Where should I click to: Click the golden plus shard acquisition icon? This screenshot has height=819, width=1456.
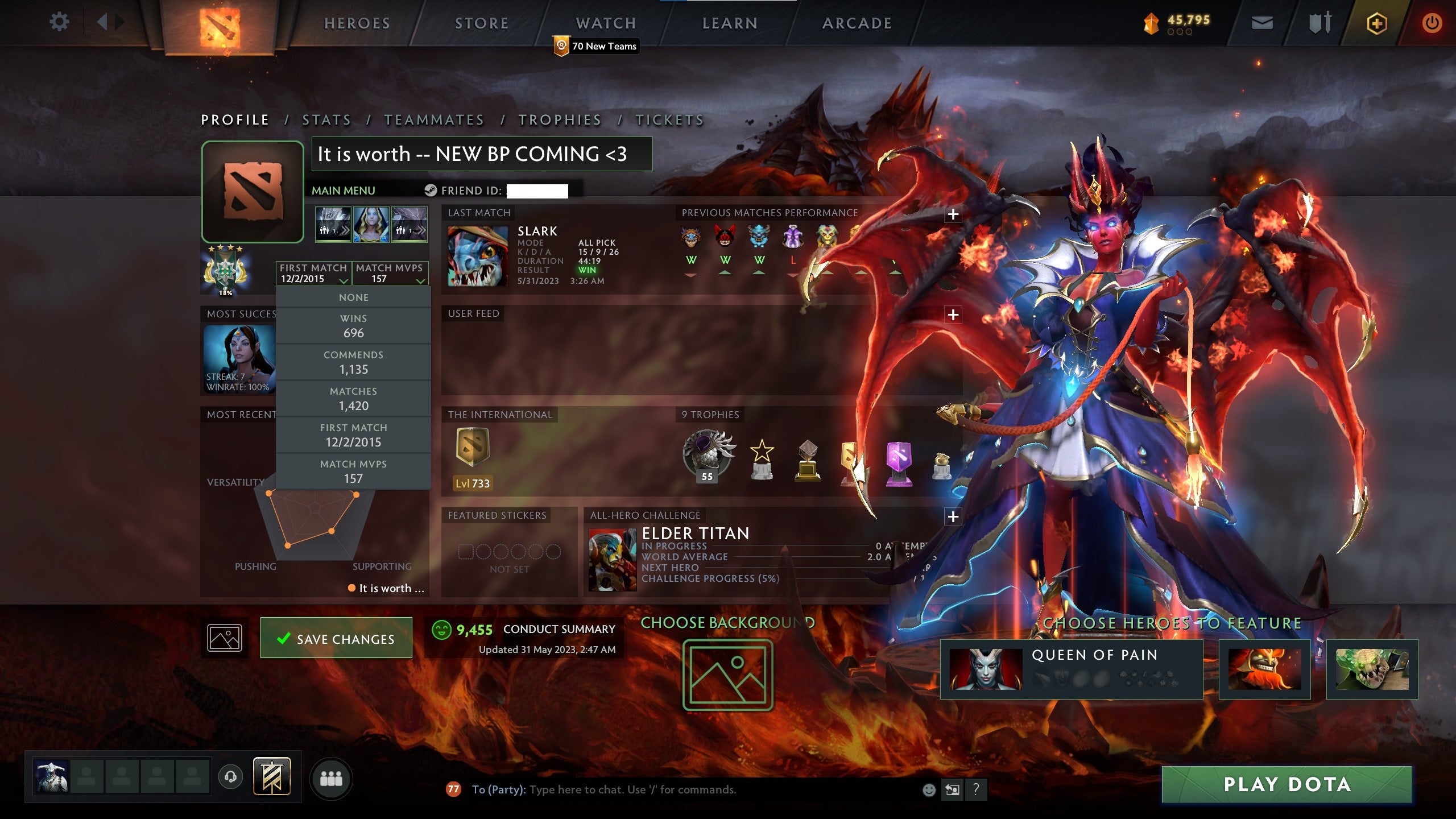pyautogui.click(x=1376, y=23)
